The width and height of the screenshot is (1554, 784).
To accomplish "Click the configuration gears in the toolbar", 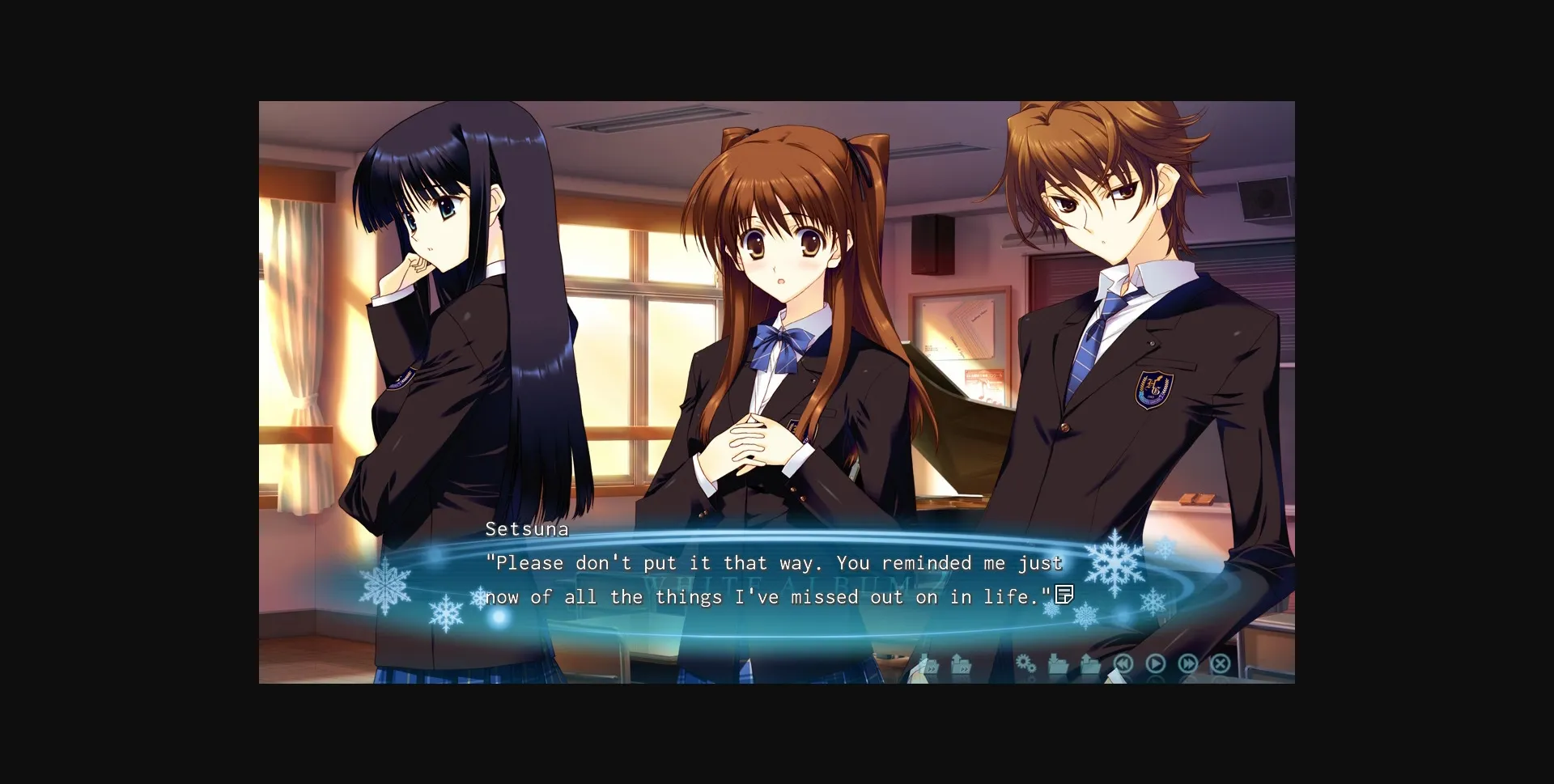I will point(1028,663).
